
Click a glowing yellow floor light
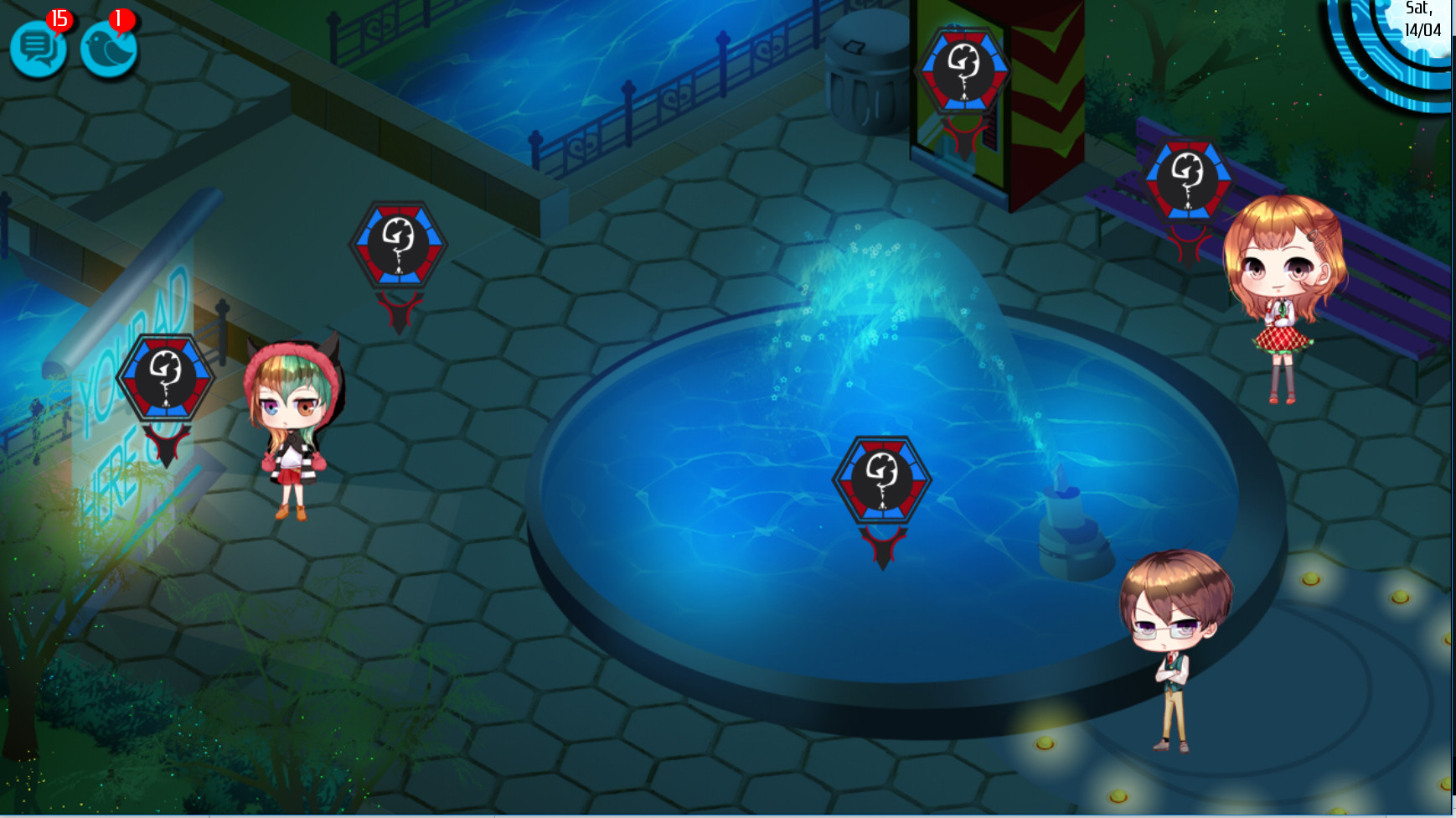(x=1310, y=579)
